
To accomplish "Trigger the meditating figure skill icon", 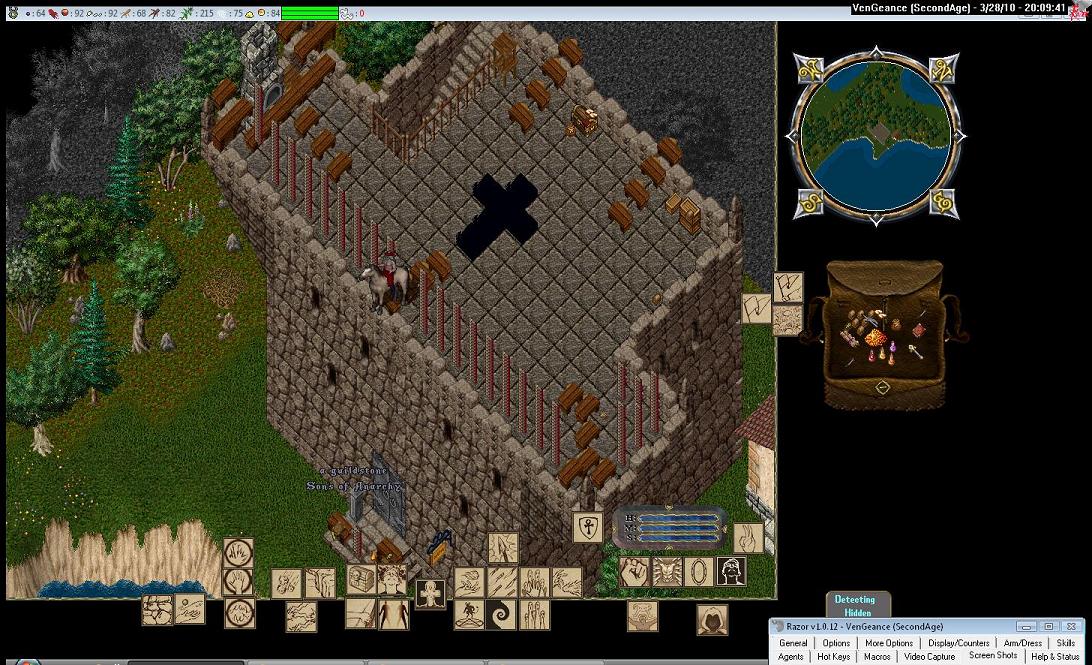I will [469, 614].
